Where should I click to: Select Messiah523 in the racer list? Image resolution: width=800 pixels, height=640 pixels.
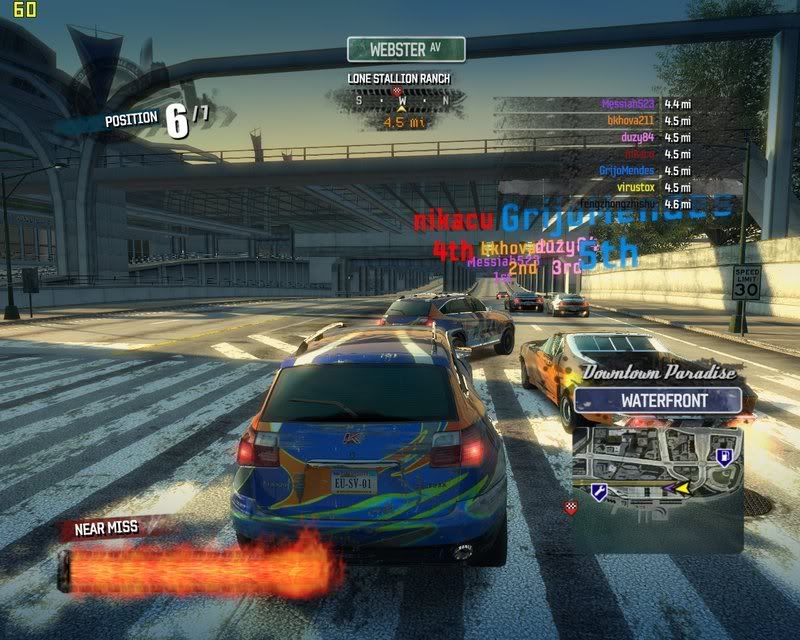(x=629, y=103)
